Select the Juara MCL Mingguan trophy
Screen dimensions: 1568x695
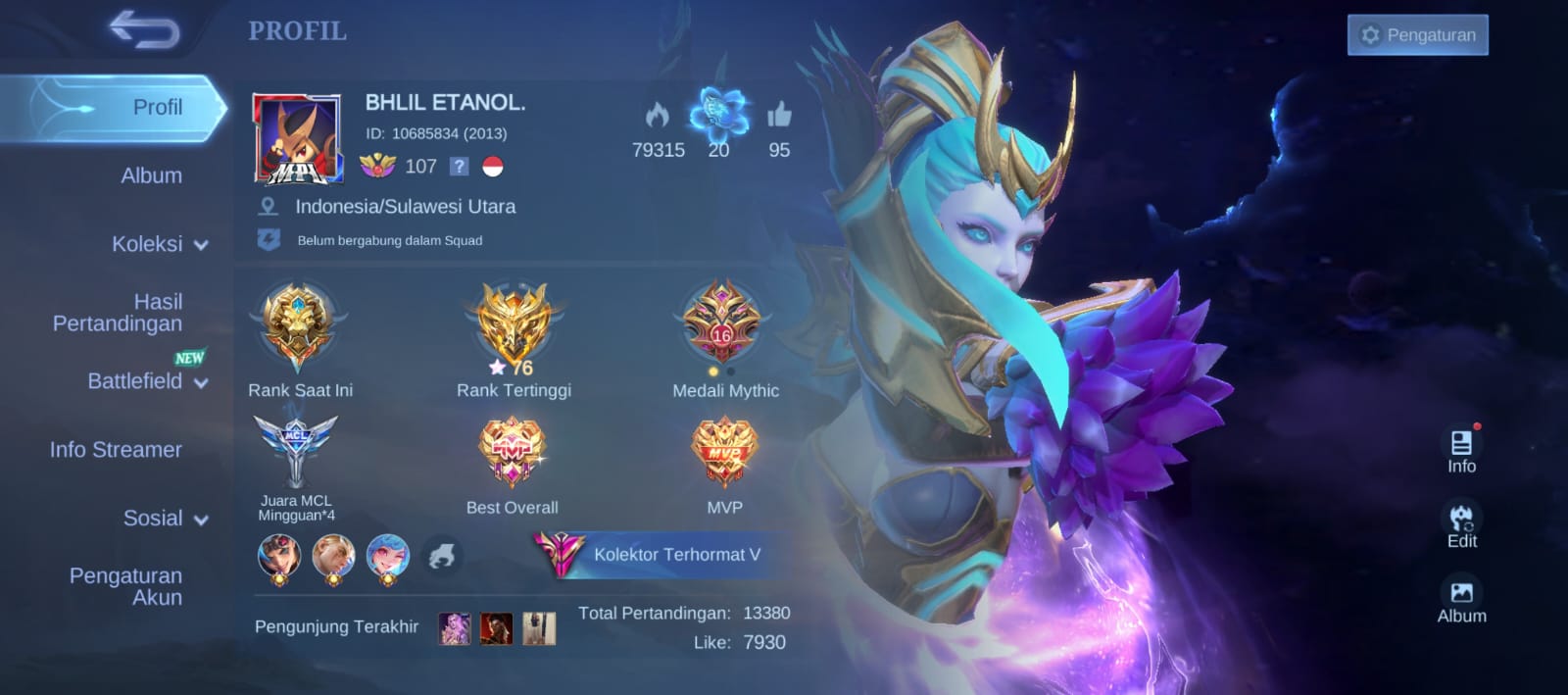[x=296, y=451]
